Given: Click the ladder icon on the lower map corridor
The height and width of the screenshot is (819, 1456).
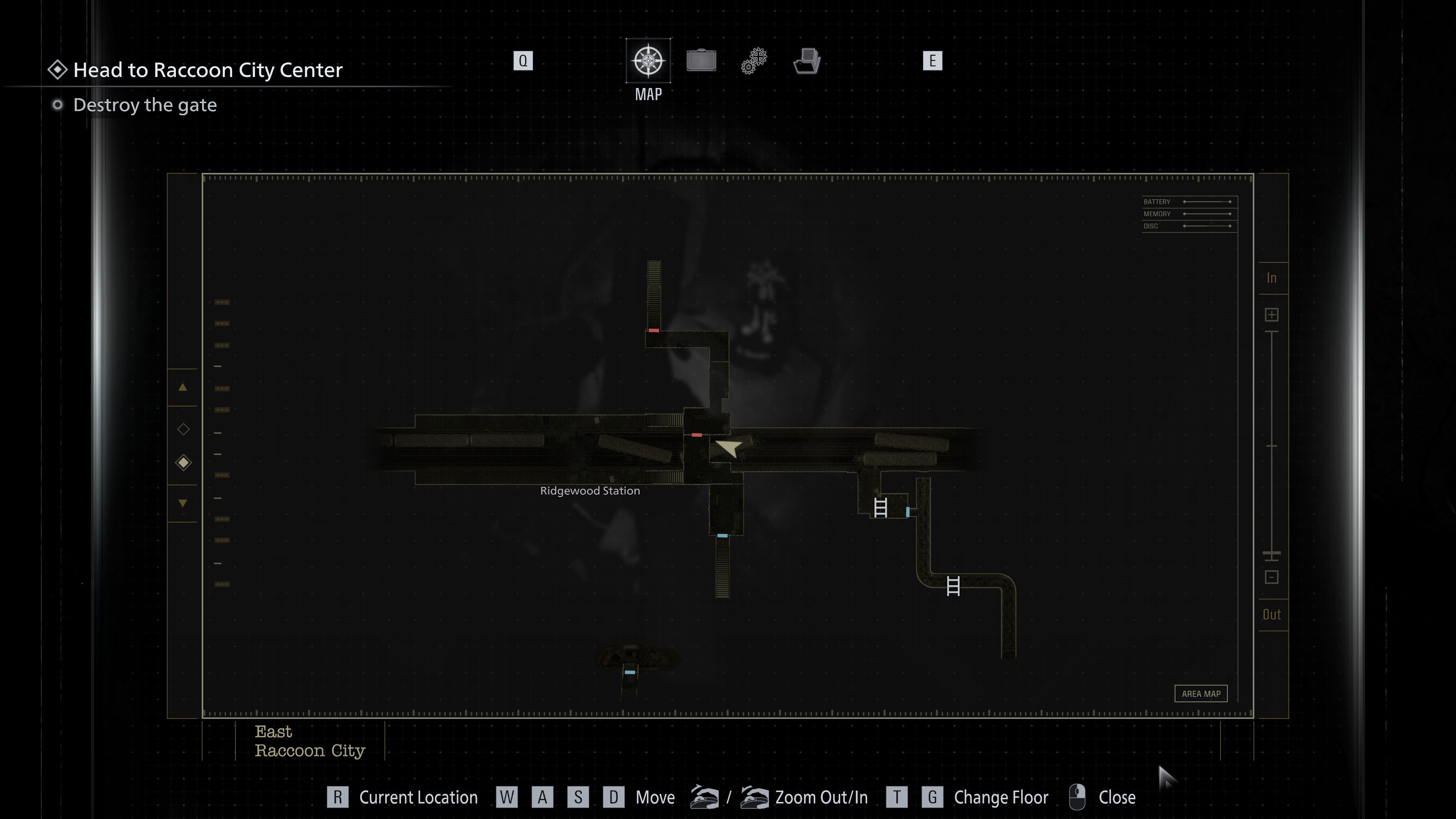Looking at the screenshot, I should tap(954, 586).
